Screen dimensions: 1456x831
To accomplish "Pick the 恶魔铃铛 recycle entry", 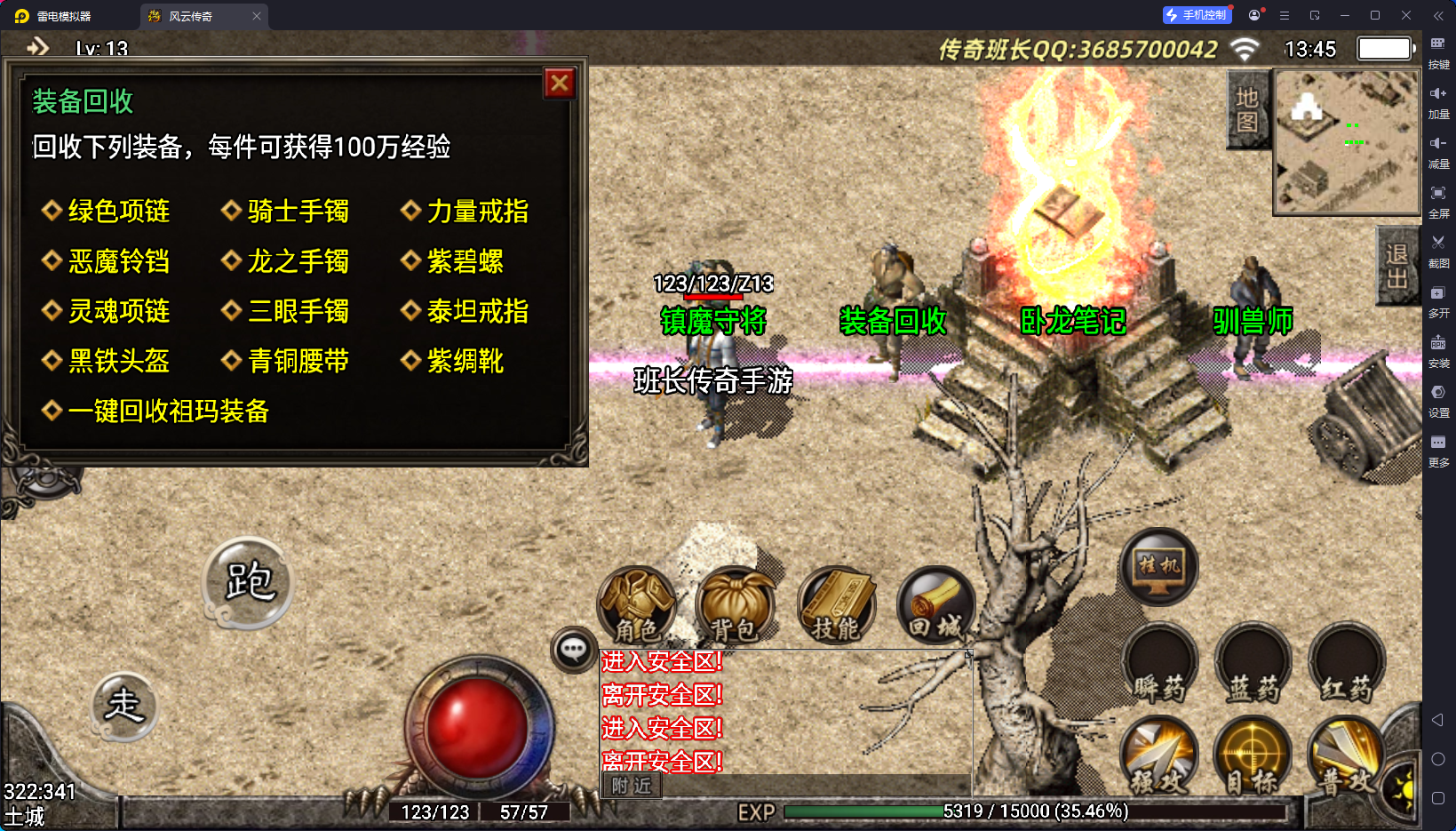I will click(118, 261).
